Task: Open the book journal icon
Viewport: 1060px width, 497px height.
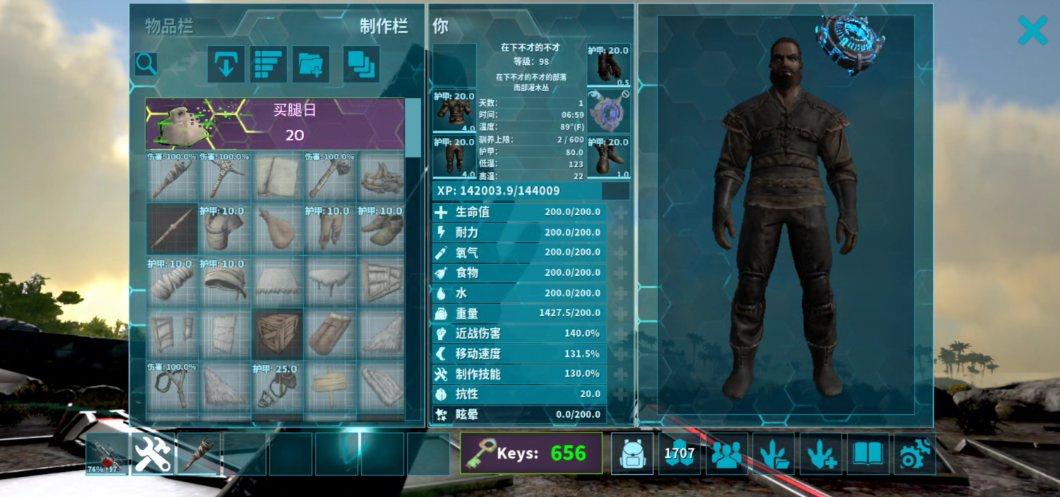Action: [x=868, y=453]
